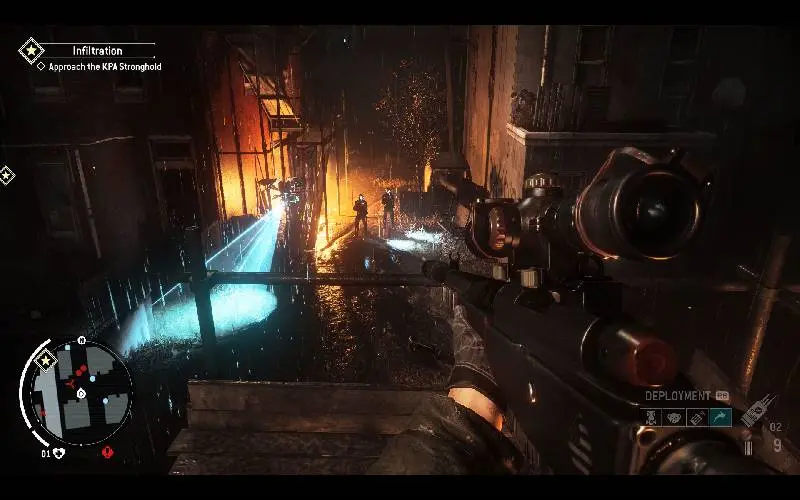Select the highlighted teal deployment slot
The image size is (800, 500).
click(x=720, y=418)
